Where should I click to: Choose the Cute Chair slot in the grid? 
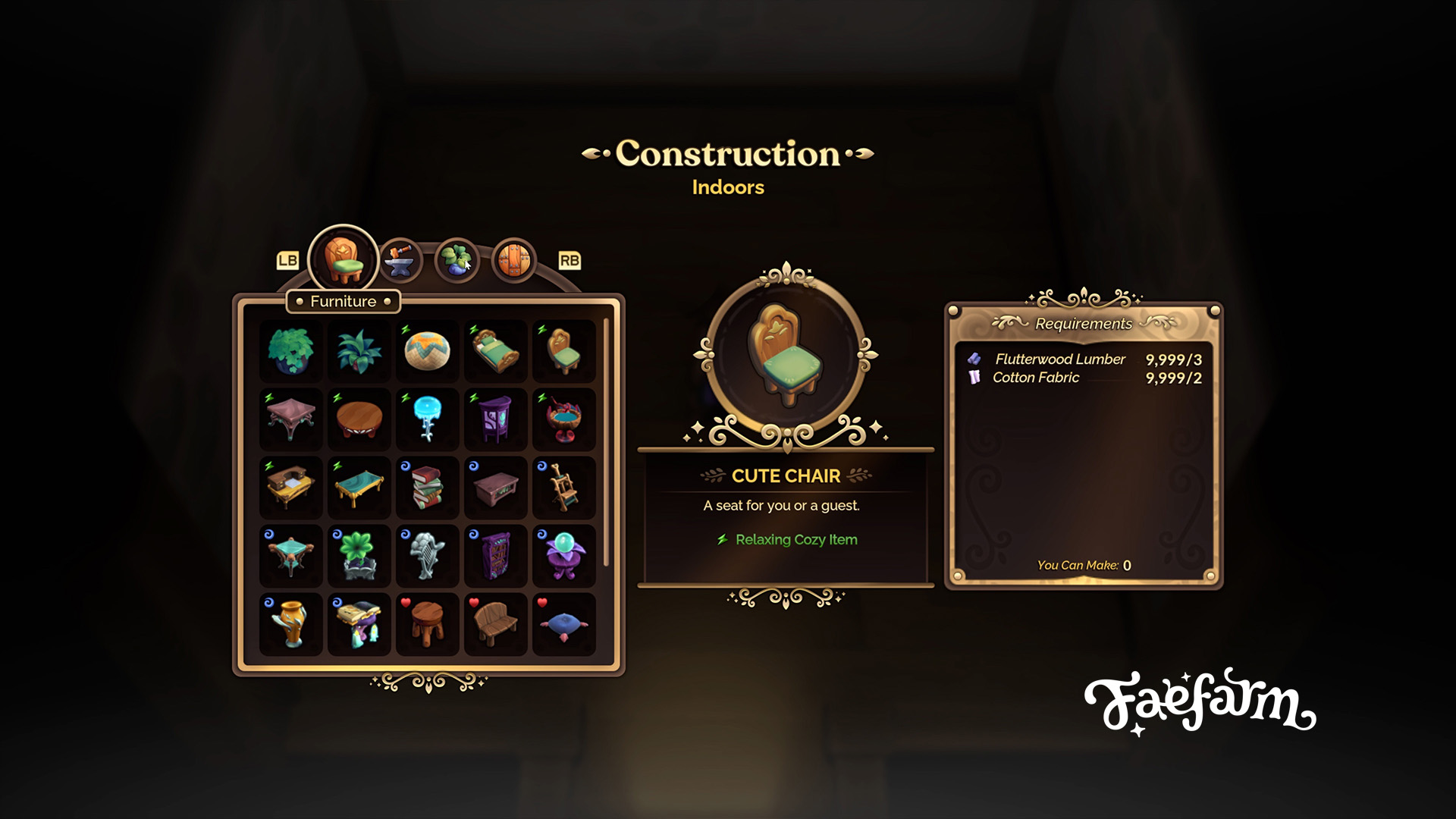coord(563,350)
